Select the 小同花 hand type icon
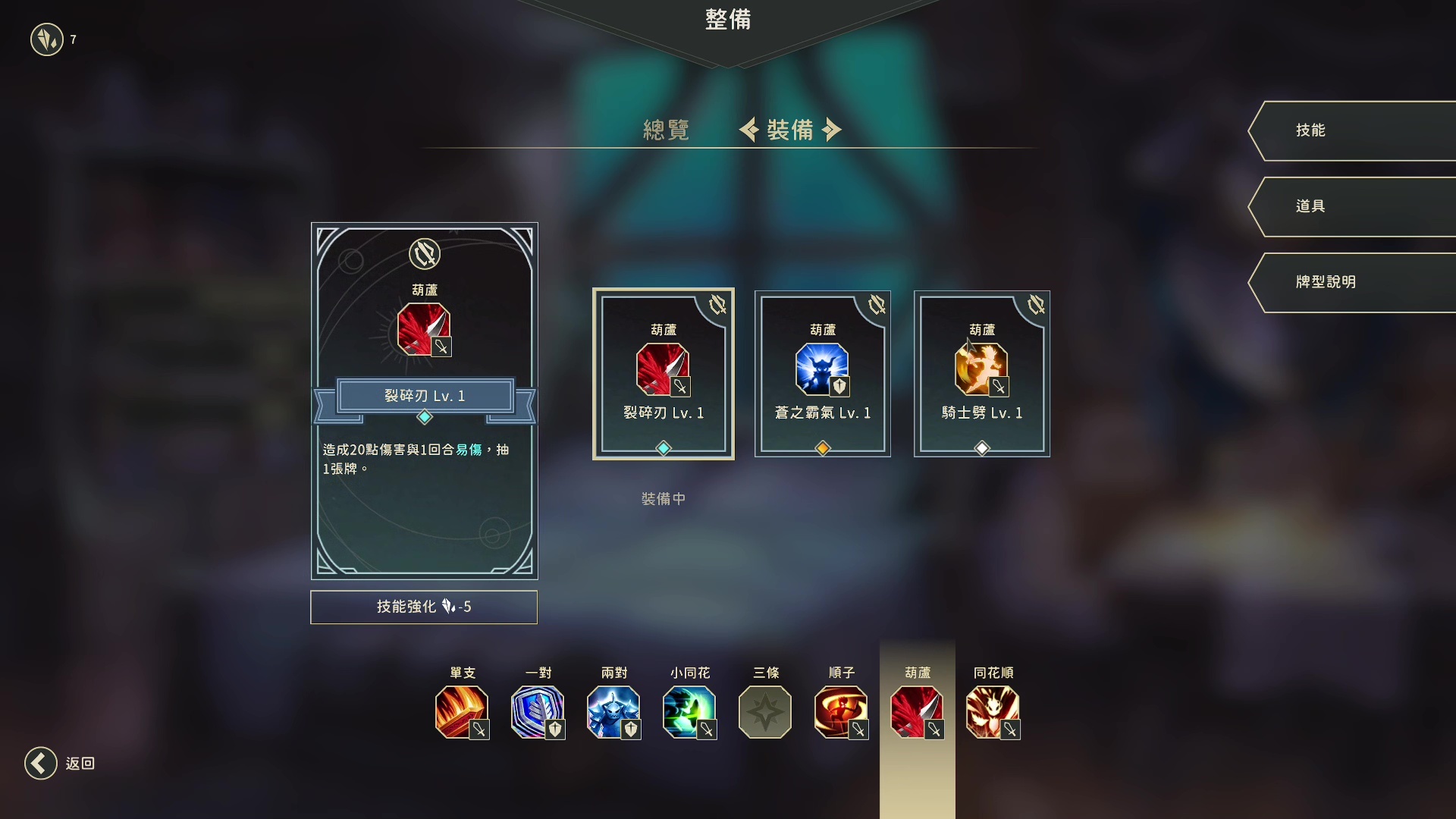The image size is (1456, 819). click(689, 712)
